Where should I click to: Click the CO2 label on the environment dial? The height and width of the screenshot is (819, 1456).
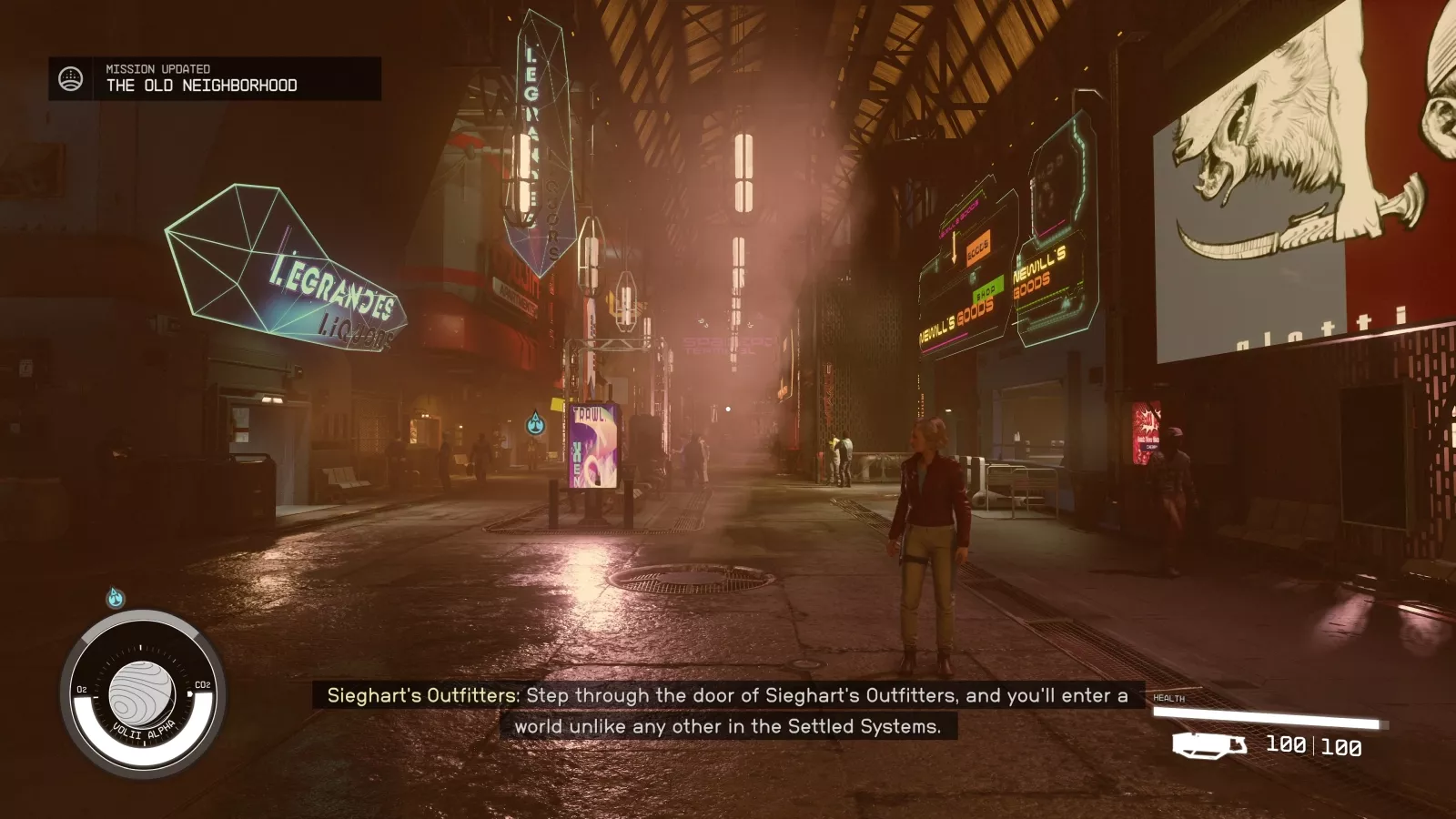[x=201, y=684]
